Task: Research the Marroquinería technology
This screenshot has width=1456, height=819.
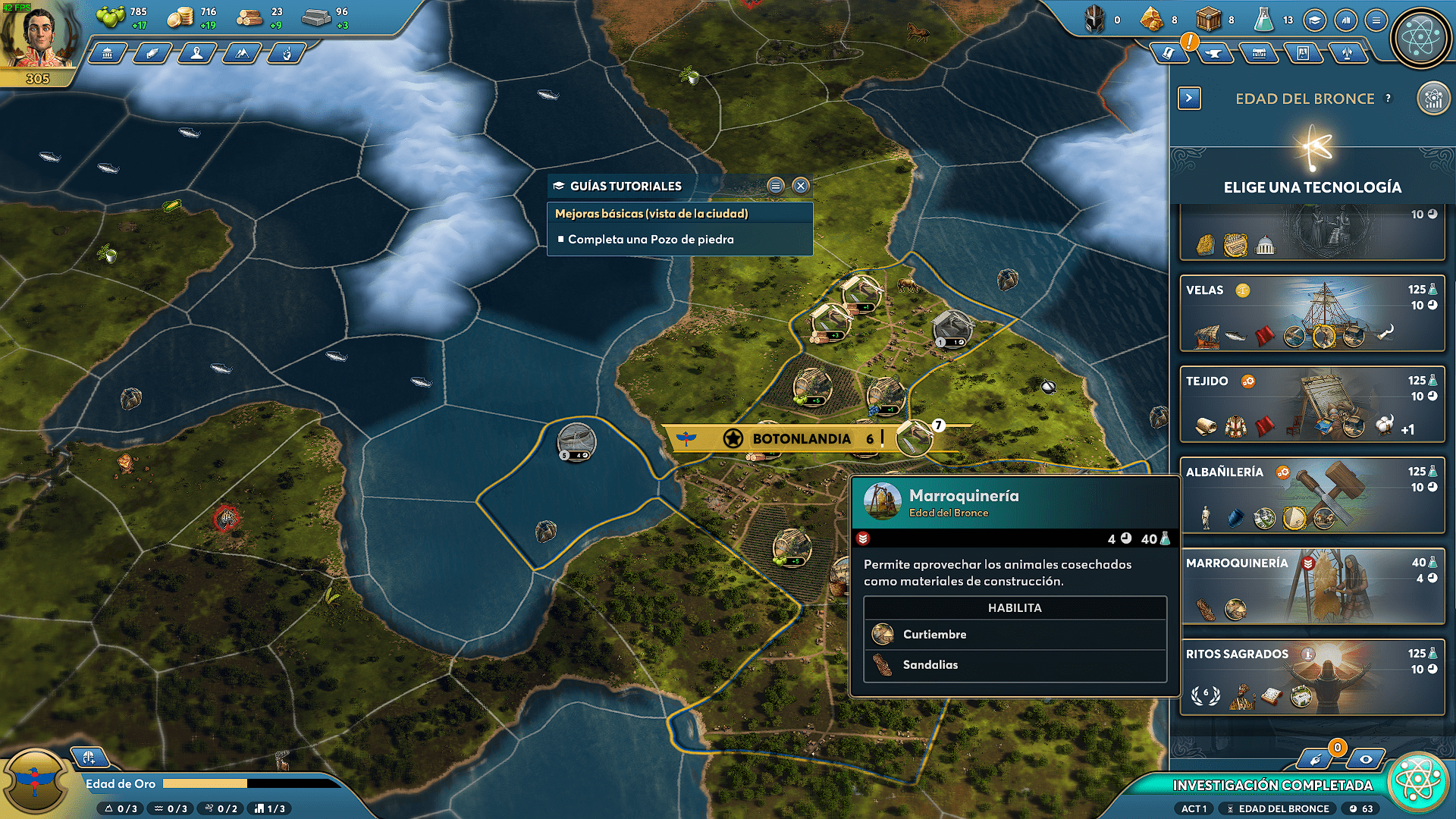Action: coord(1312,586)
